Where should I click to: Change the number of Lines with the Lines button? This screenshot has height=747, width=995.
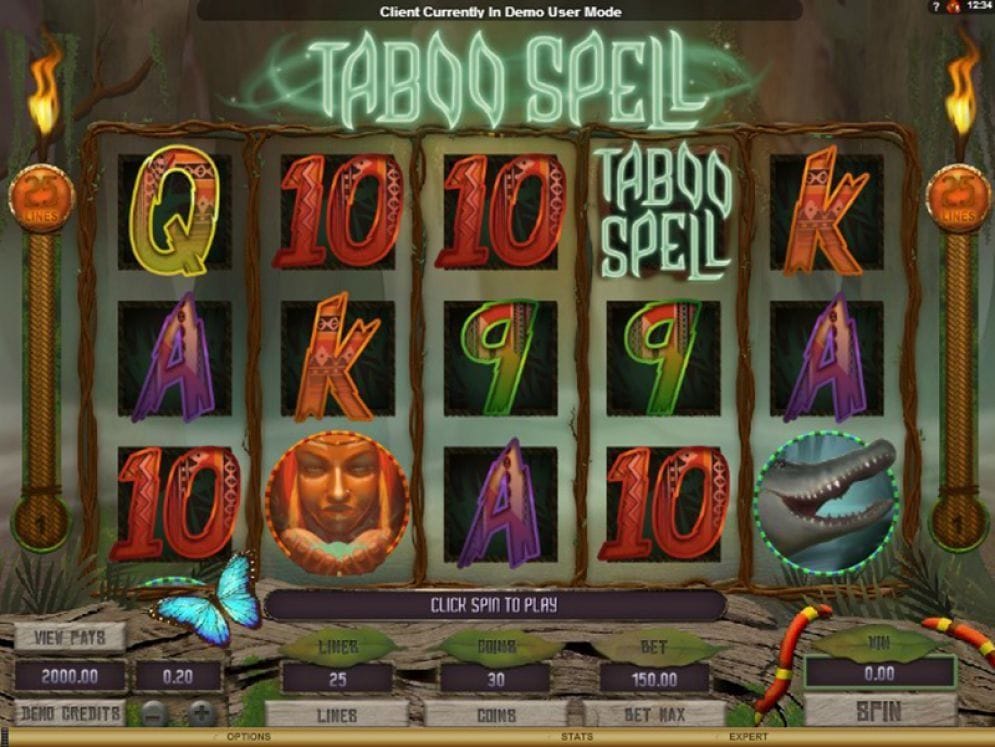337,714
